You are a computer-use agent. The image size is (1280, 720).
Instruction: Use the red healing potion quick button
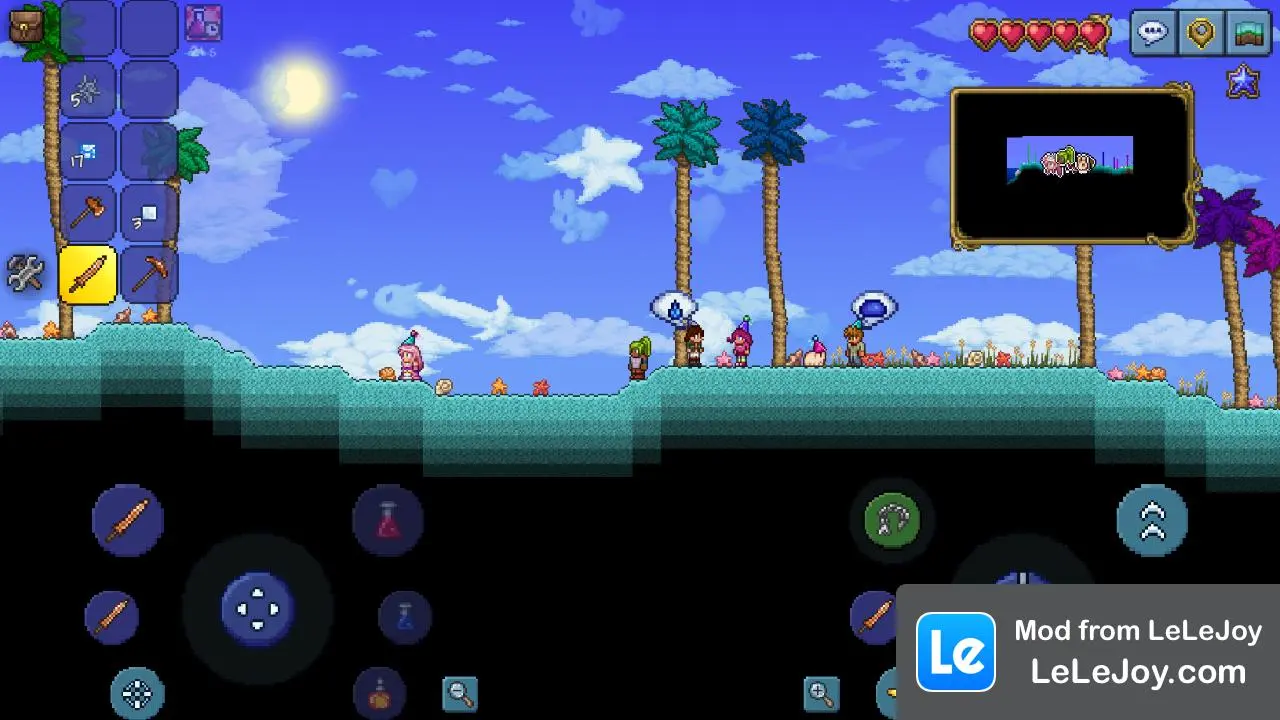388,520
